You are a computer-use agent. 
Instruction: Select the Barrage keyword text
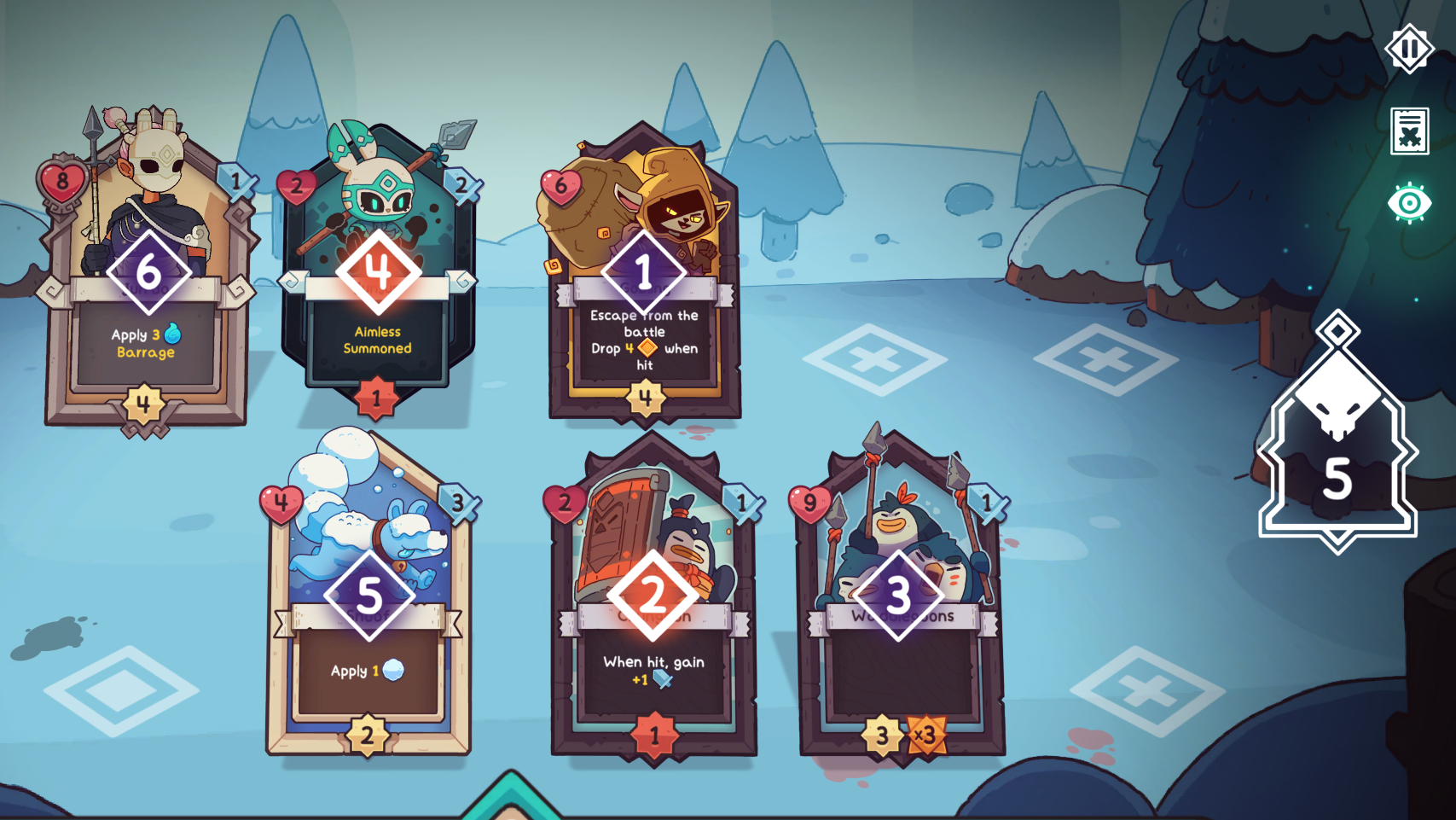(x=145, y=351)
